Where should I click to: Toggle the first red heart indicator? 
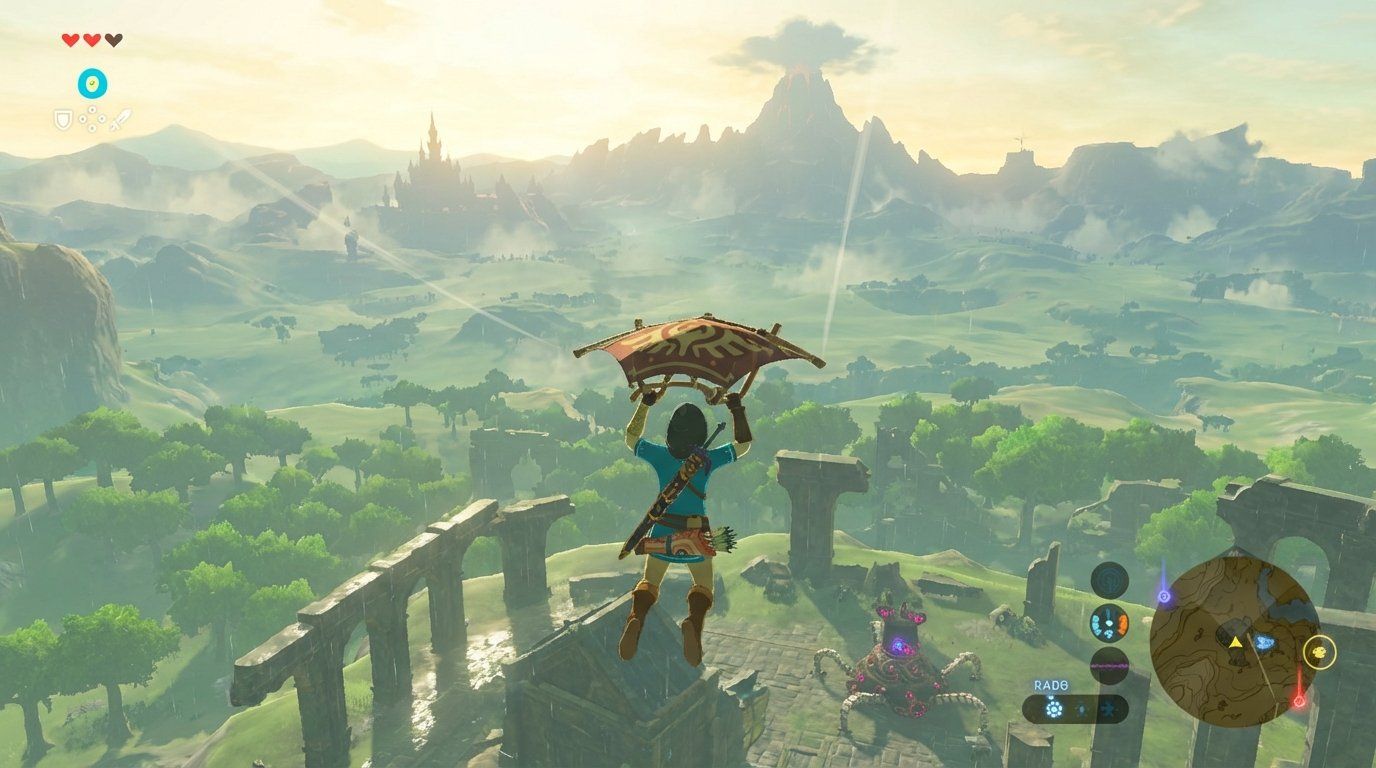click(70, 40)
